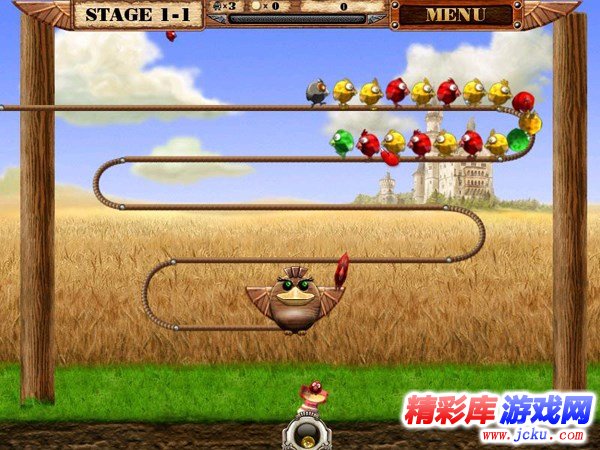Open the MENU button
The height and width of the screenshot is (450, 600).
[455, 15]
